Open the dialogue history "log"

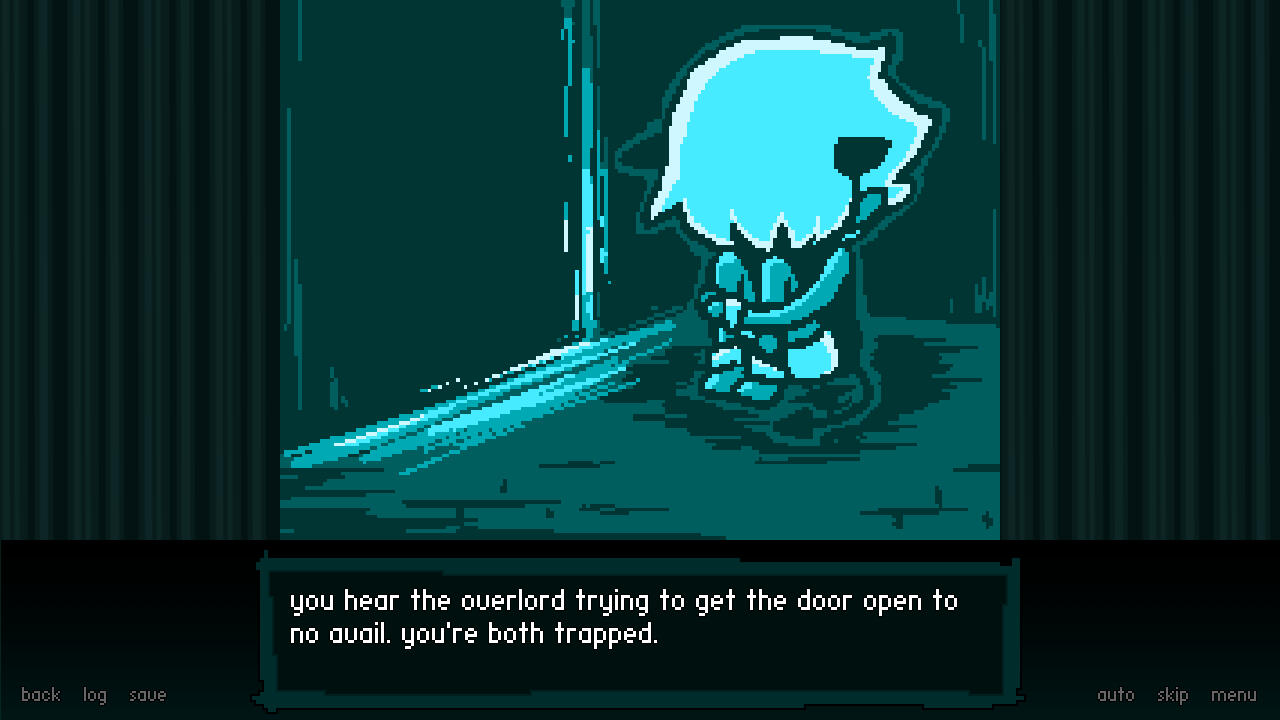pyautogui.click(x=94, y=694)
